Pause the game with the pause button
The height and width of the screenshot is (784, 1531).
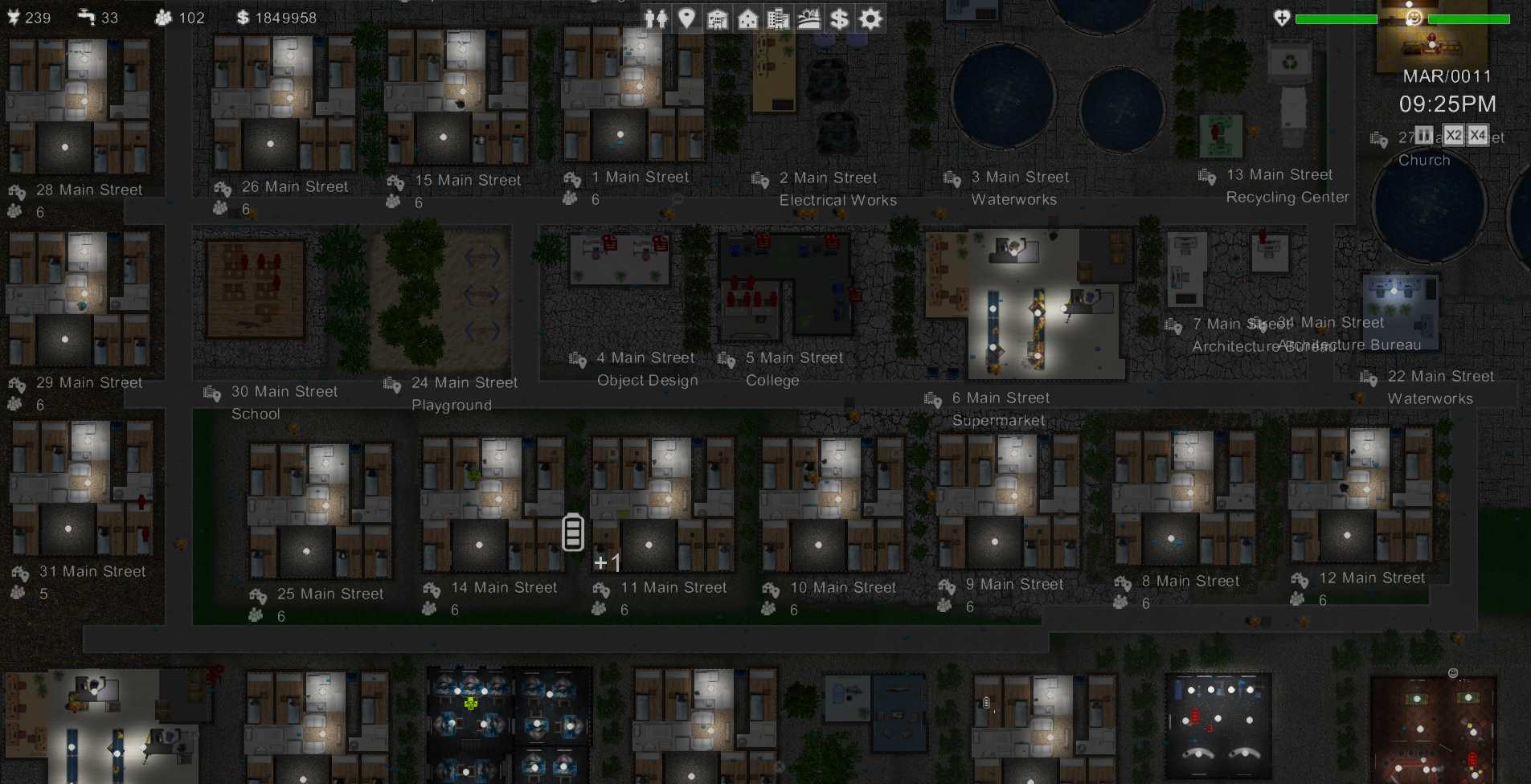(x=1423, y=135)
